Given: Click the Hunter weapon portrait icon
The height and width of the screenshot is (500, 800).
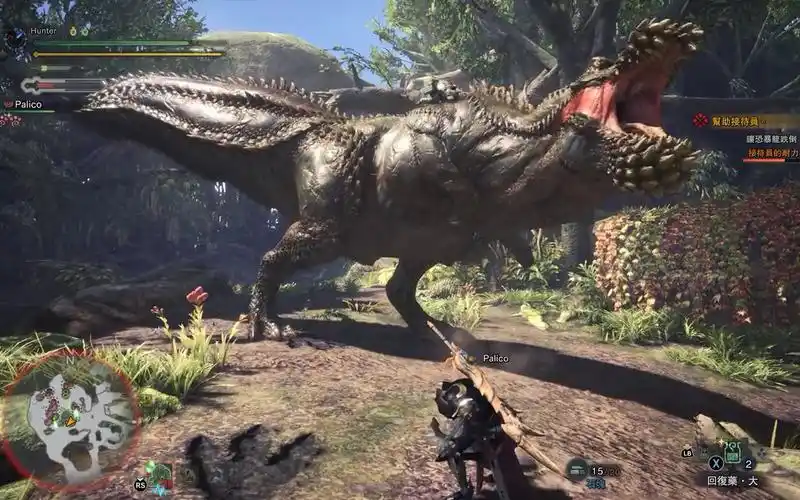Looking at the screenshot, I should pos(15,39).
